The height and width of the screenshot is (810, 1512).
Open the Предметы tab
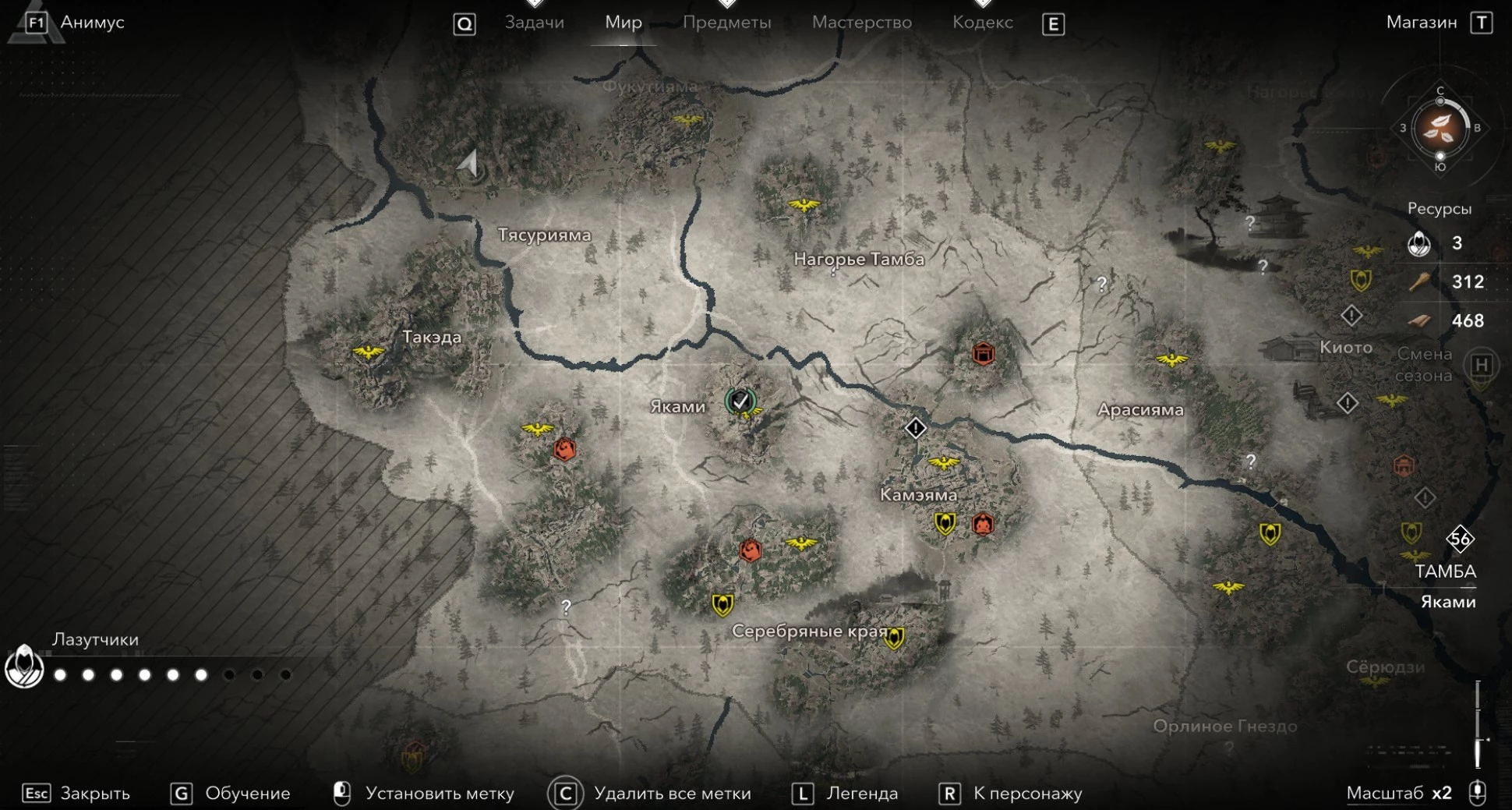coord(726,23)
